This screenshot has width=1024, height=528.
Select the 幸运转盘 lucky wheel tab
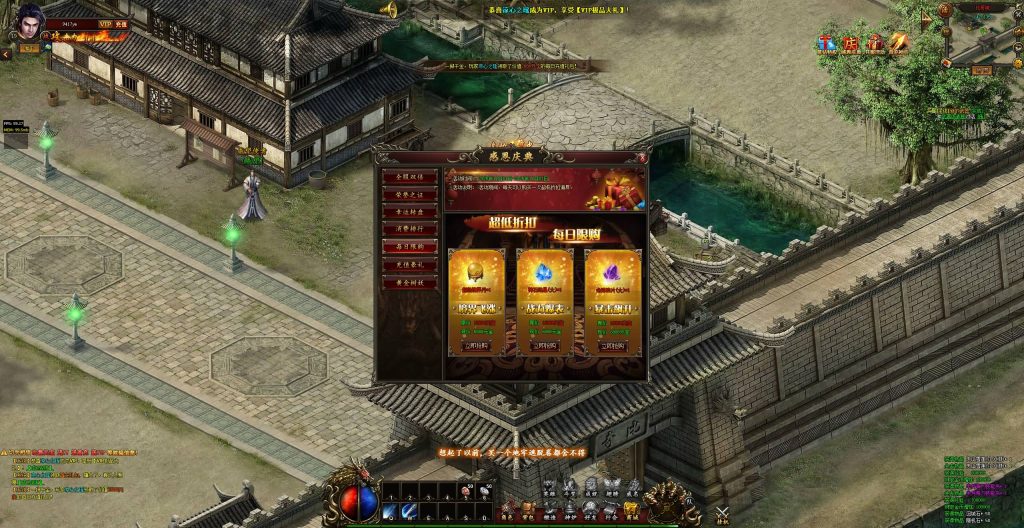(x=410, y=212)
